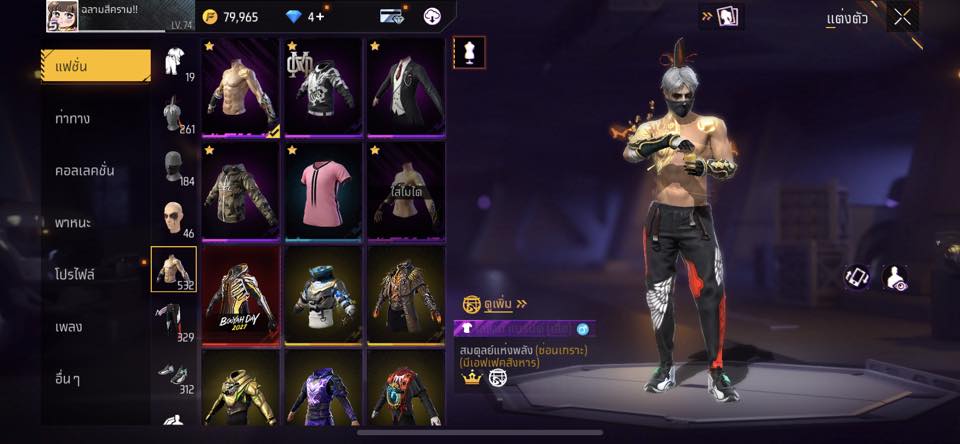This screenshot has width=960, height=444.
Task: Open the ดูเพิ่ม details link
Action: coord(495,303)
